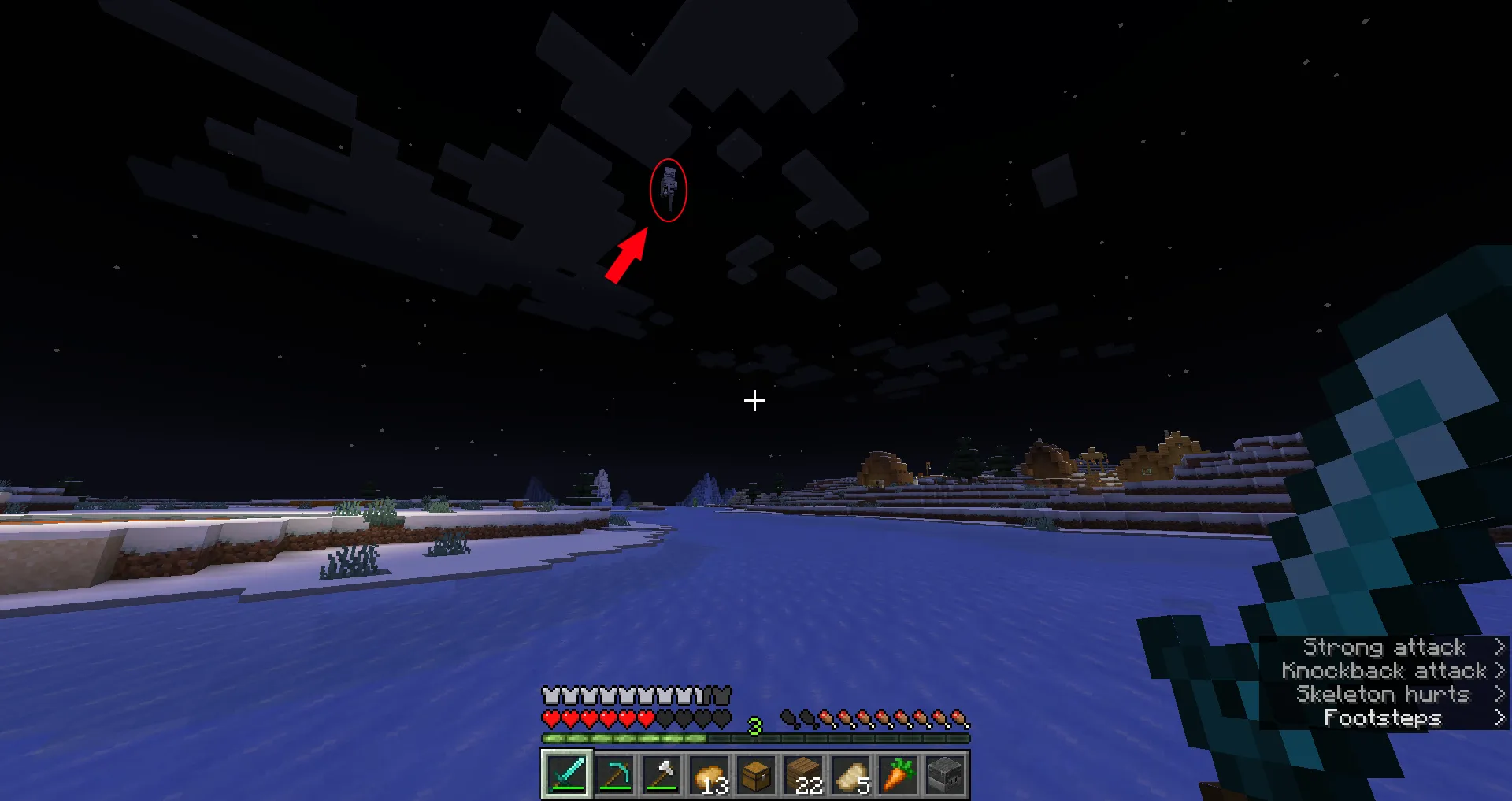Image resolution: width=1512 pixels, height=801 pixels.
Task: Select the stack of 13 baked potatoes
Action: (709, 773)
